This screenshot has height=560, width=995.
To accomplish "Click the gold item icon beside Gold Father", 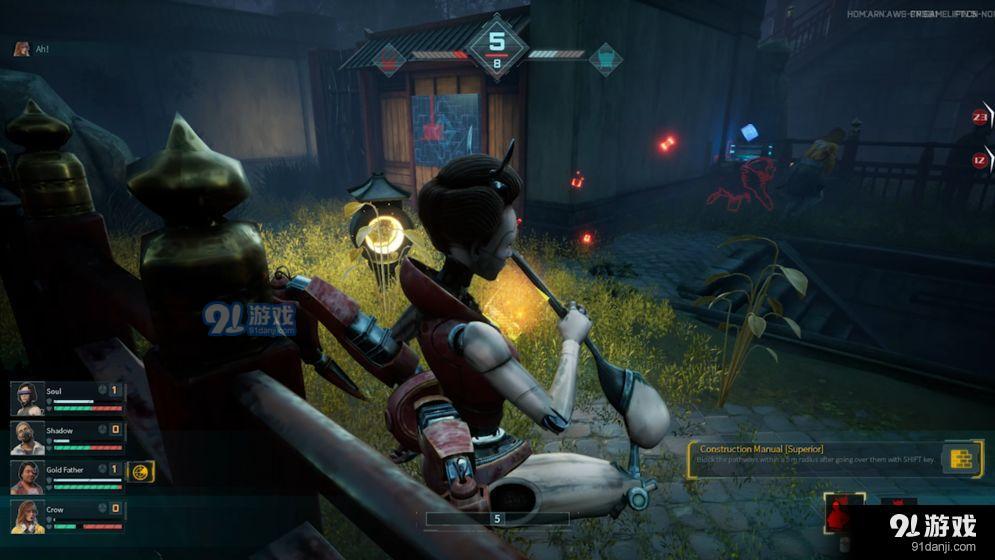I will pos(140,471).
